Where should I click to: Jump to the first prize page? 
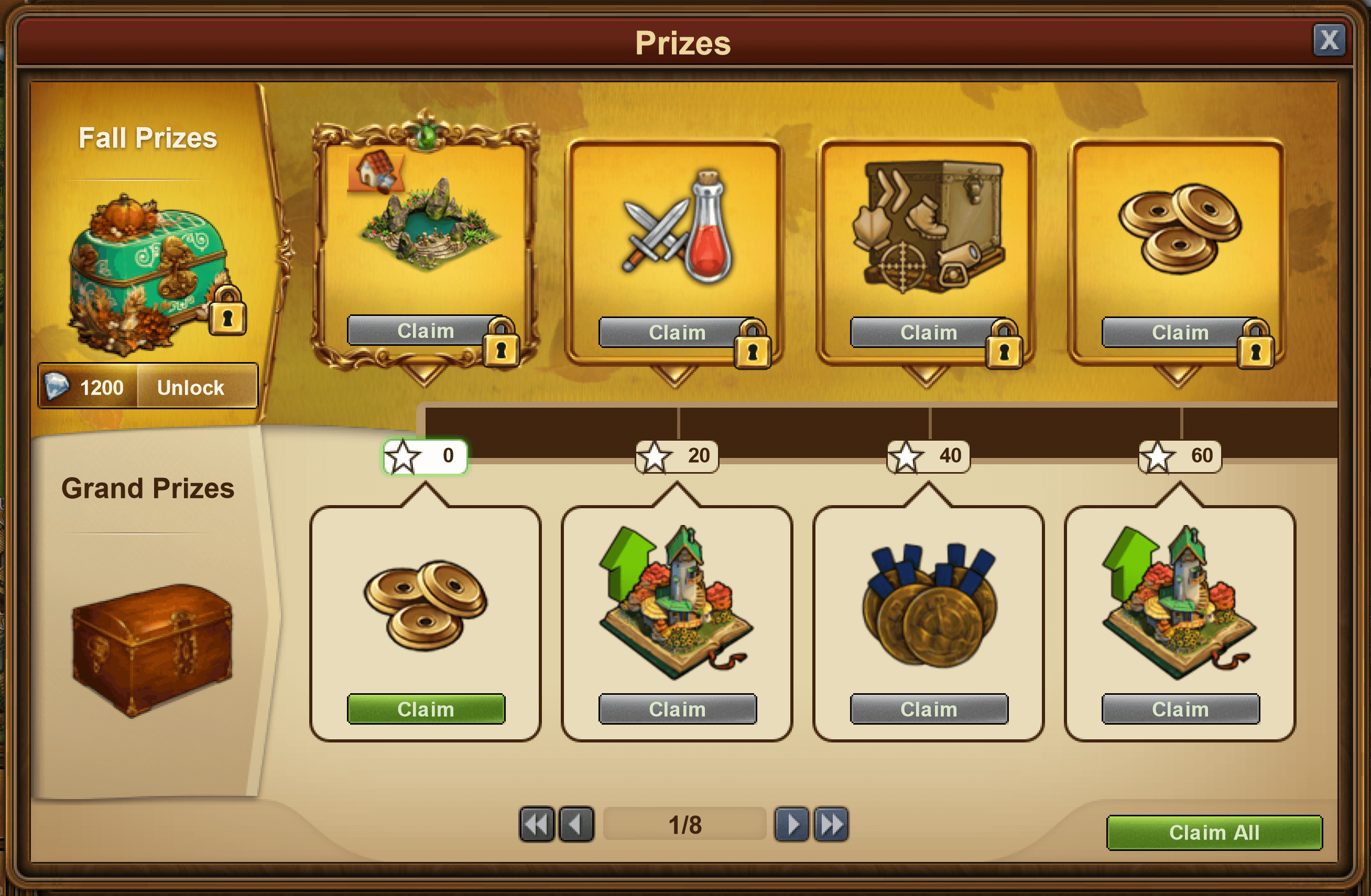click(536, 824)
